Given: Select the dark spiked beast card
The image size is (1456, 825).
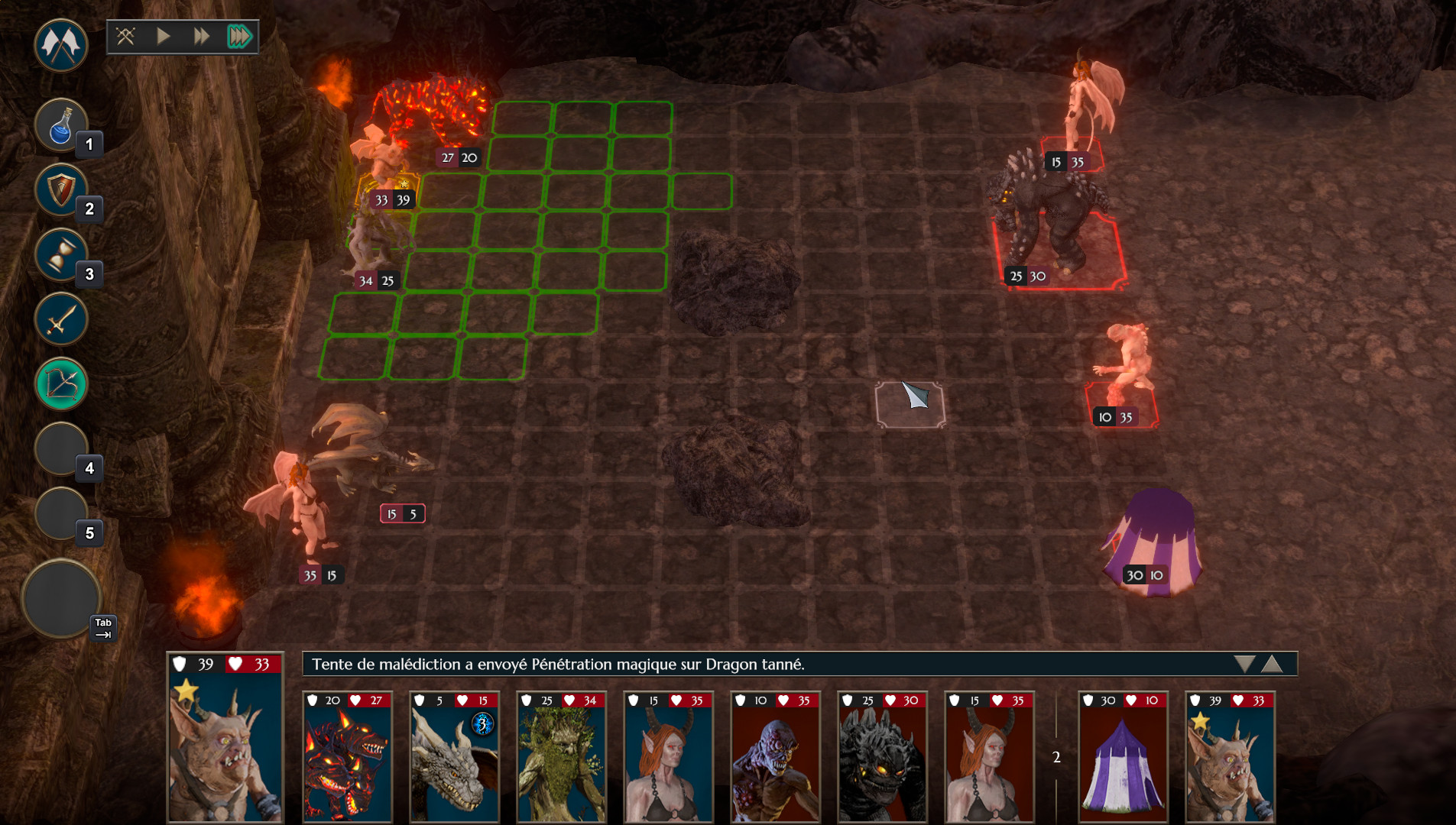Looking at the screenshot, I should [882, 756].
